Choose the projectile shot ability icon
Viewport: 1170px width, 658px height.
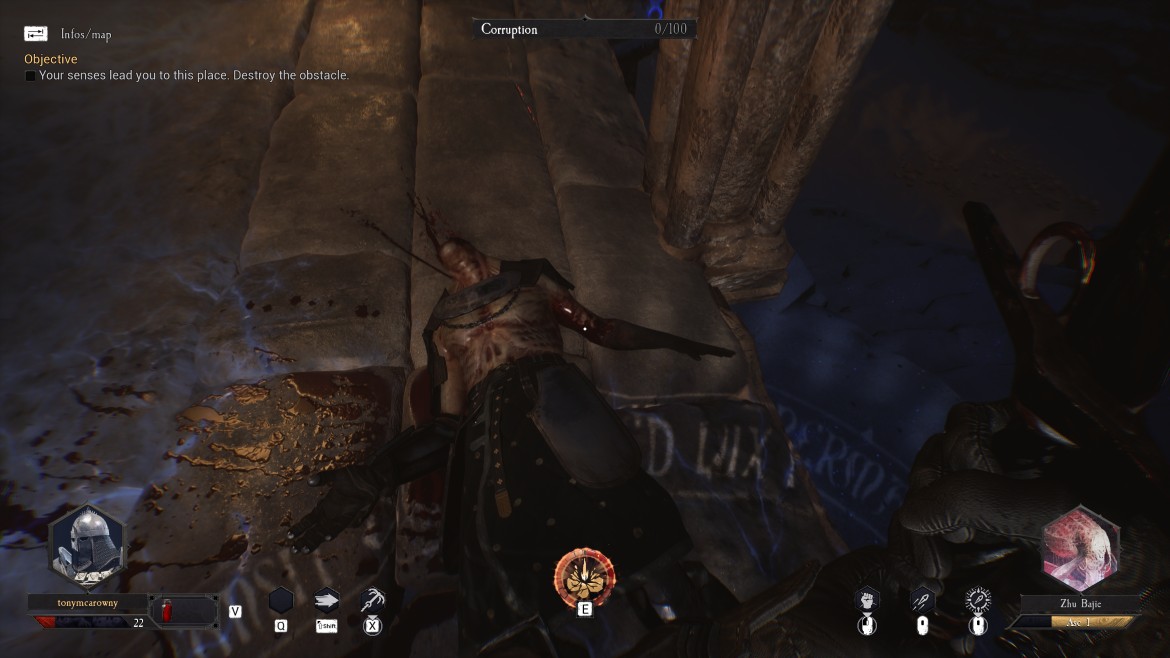tap(922, 600)
